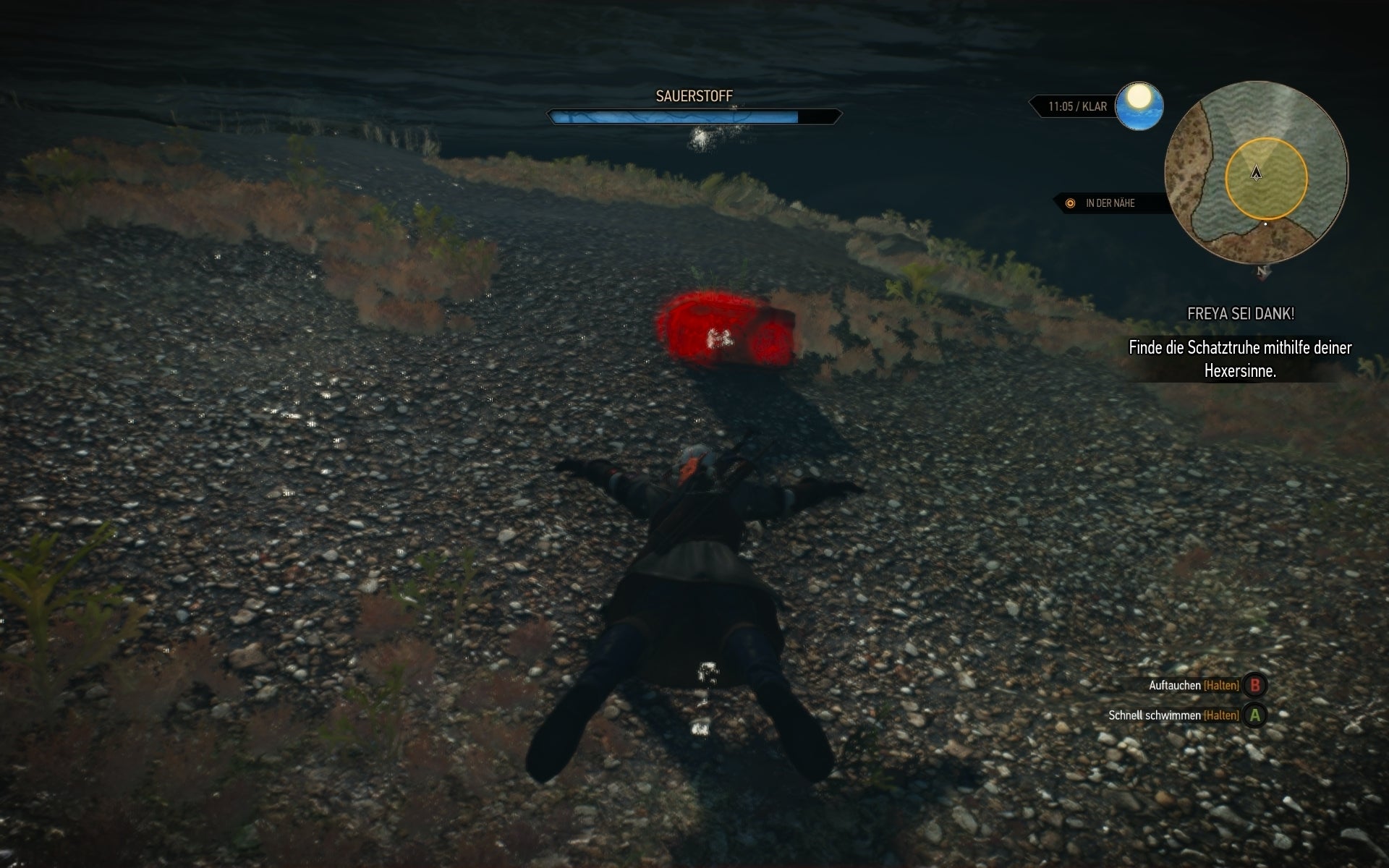Click the orange quest marker beside IN DER NÄHE
Viewport: 1389px width, 868px height.
(x=1069, y=203)
